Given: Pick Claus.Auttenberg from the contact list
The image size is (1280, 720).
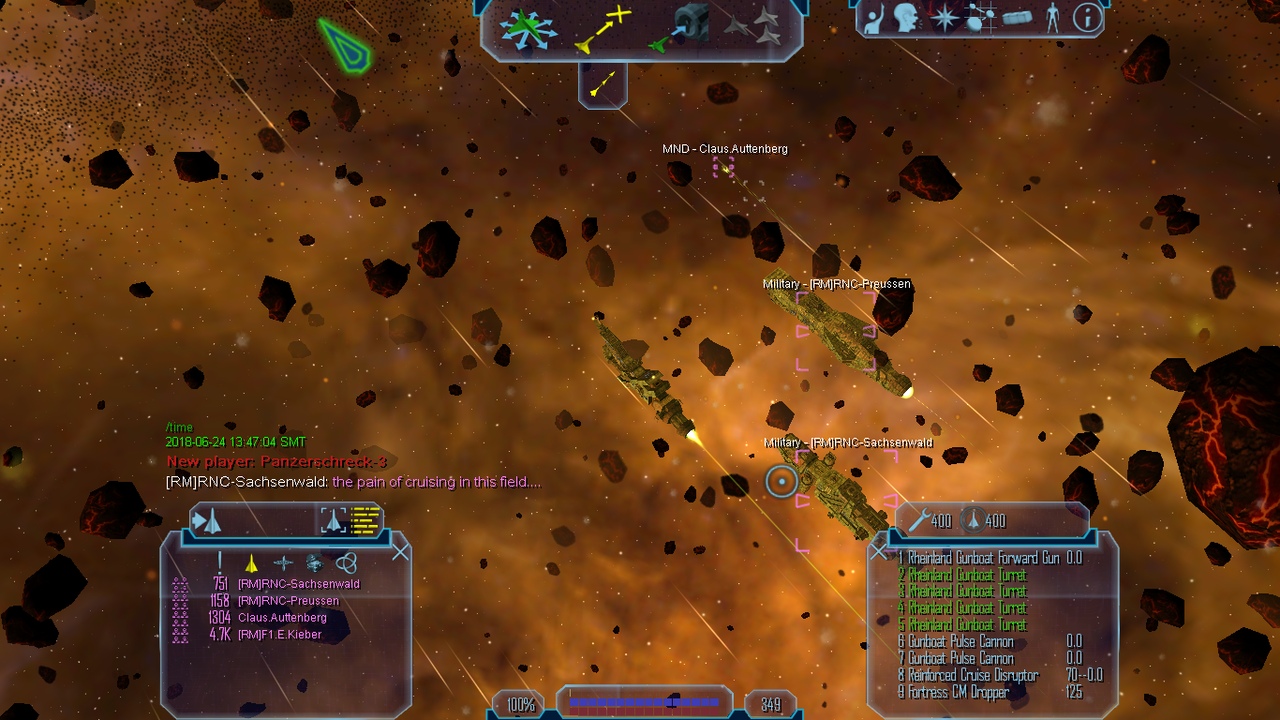Looking at the screenshot, I should 282,618.
